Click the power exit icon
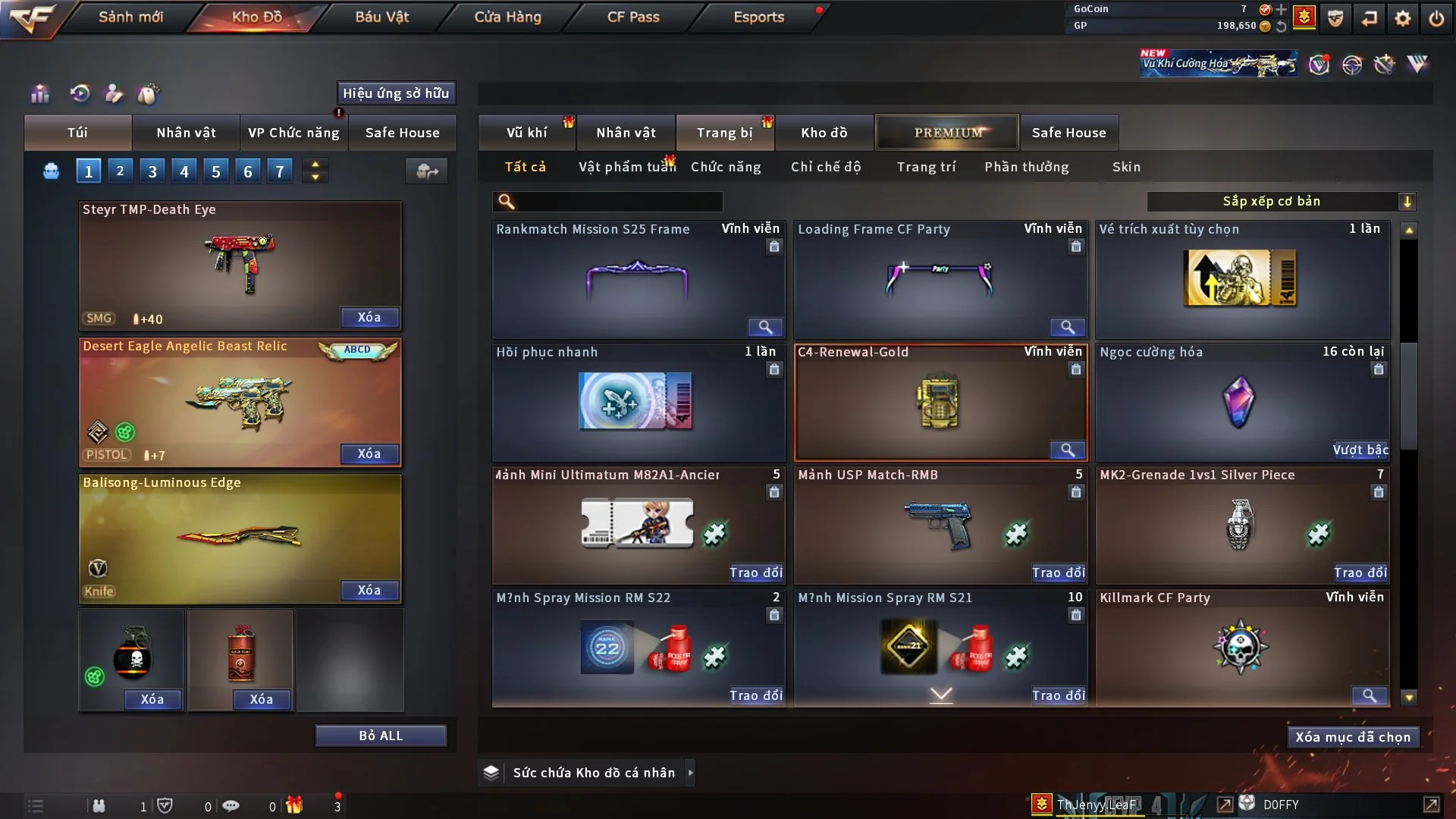Screen dimensions: 1456x819 tap(1436, 18)
